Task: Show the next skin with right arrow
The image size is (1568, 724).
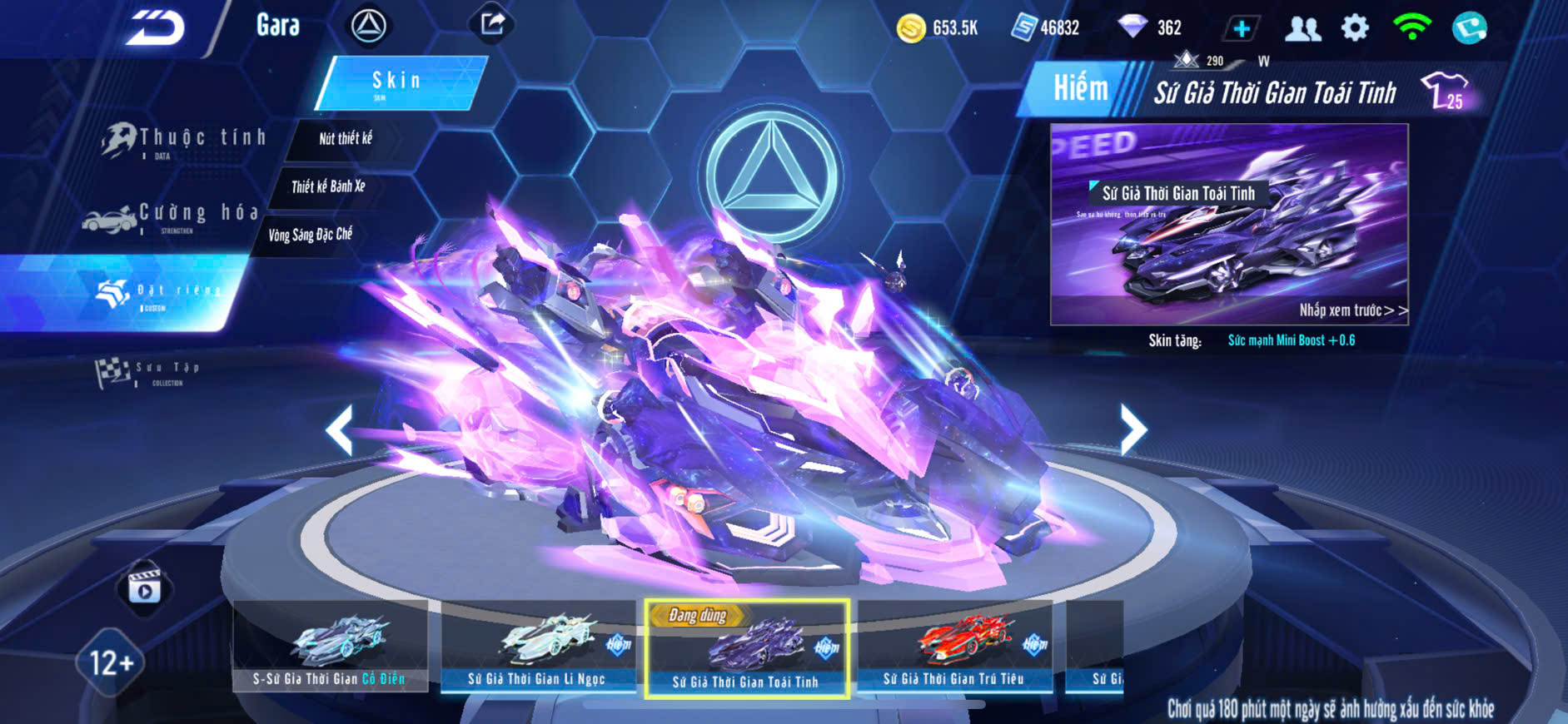Action: pos(1132,430)
